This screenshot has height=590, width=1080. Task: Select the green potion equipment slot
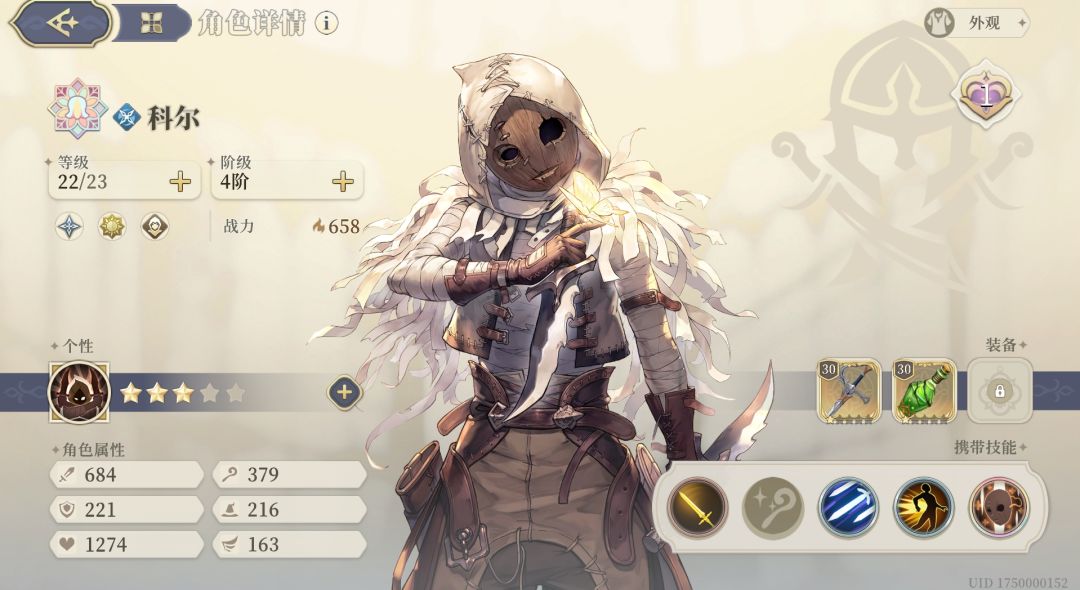923,391
